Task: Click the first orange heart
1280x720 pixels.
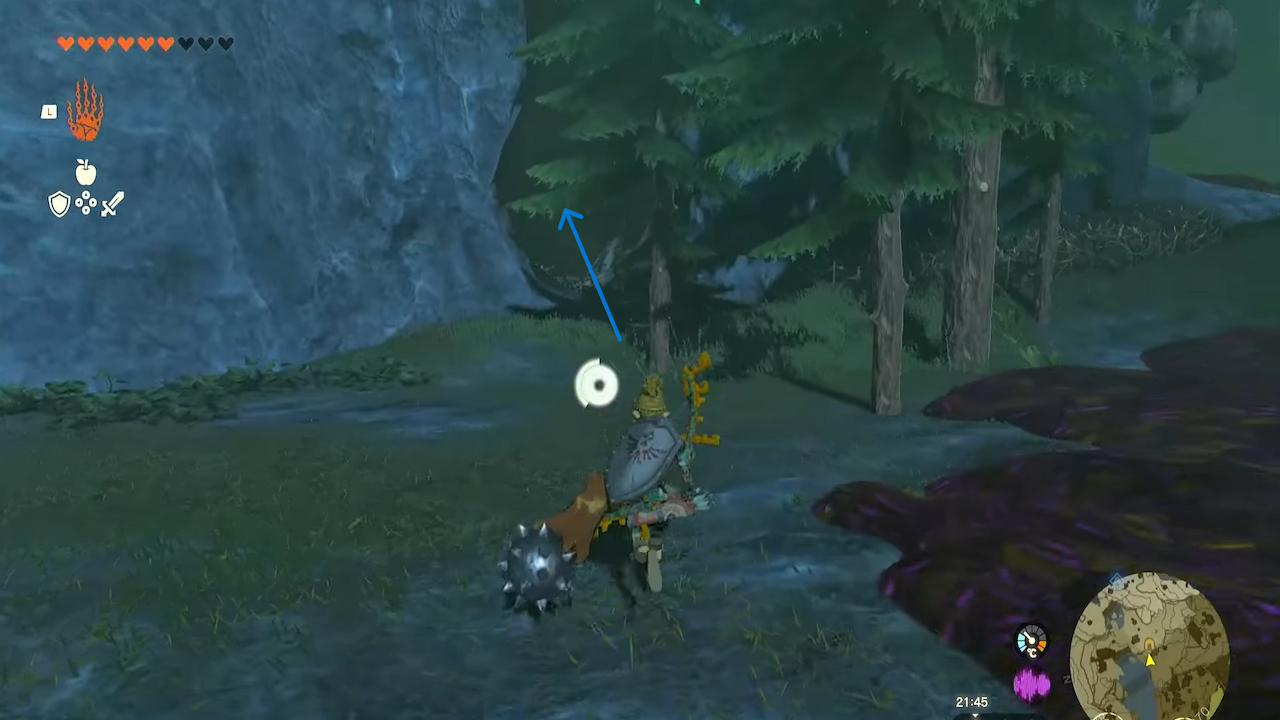Action: pyautogui.click(x=66, y=43)
